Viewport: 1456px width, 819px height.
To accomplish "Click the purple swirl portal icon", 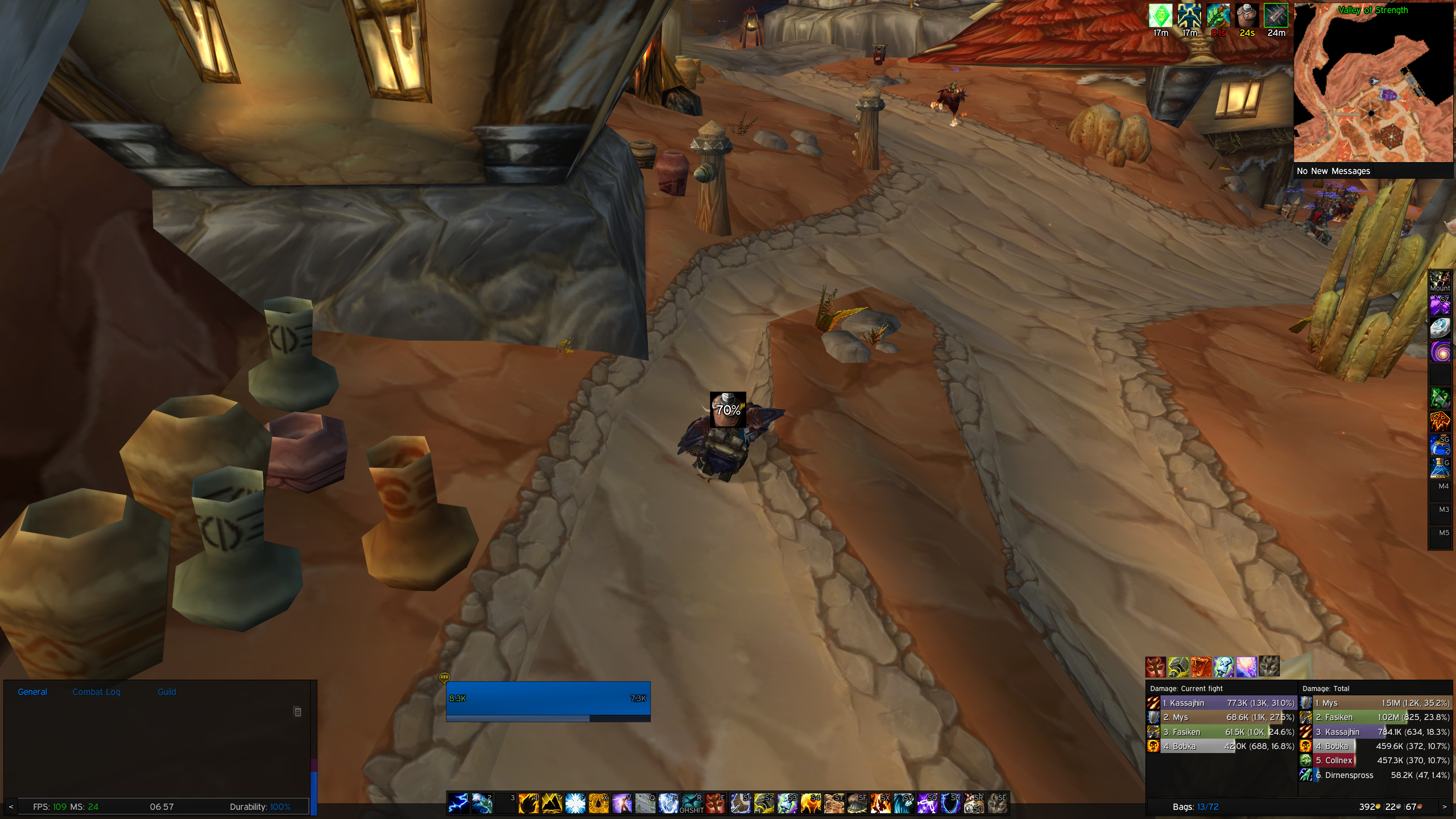I will (x=1440, y=352).
